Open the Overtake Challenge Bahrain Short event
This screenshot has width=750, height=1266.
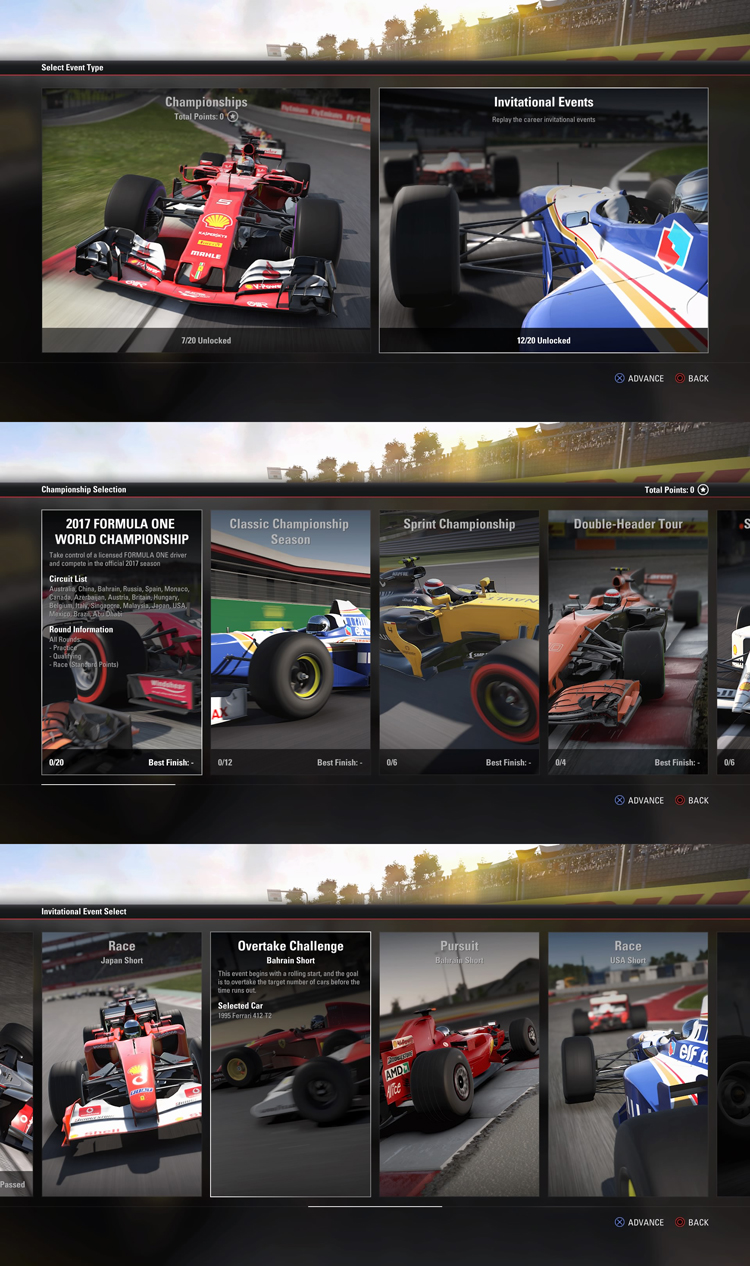[x=290, y=1064]
